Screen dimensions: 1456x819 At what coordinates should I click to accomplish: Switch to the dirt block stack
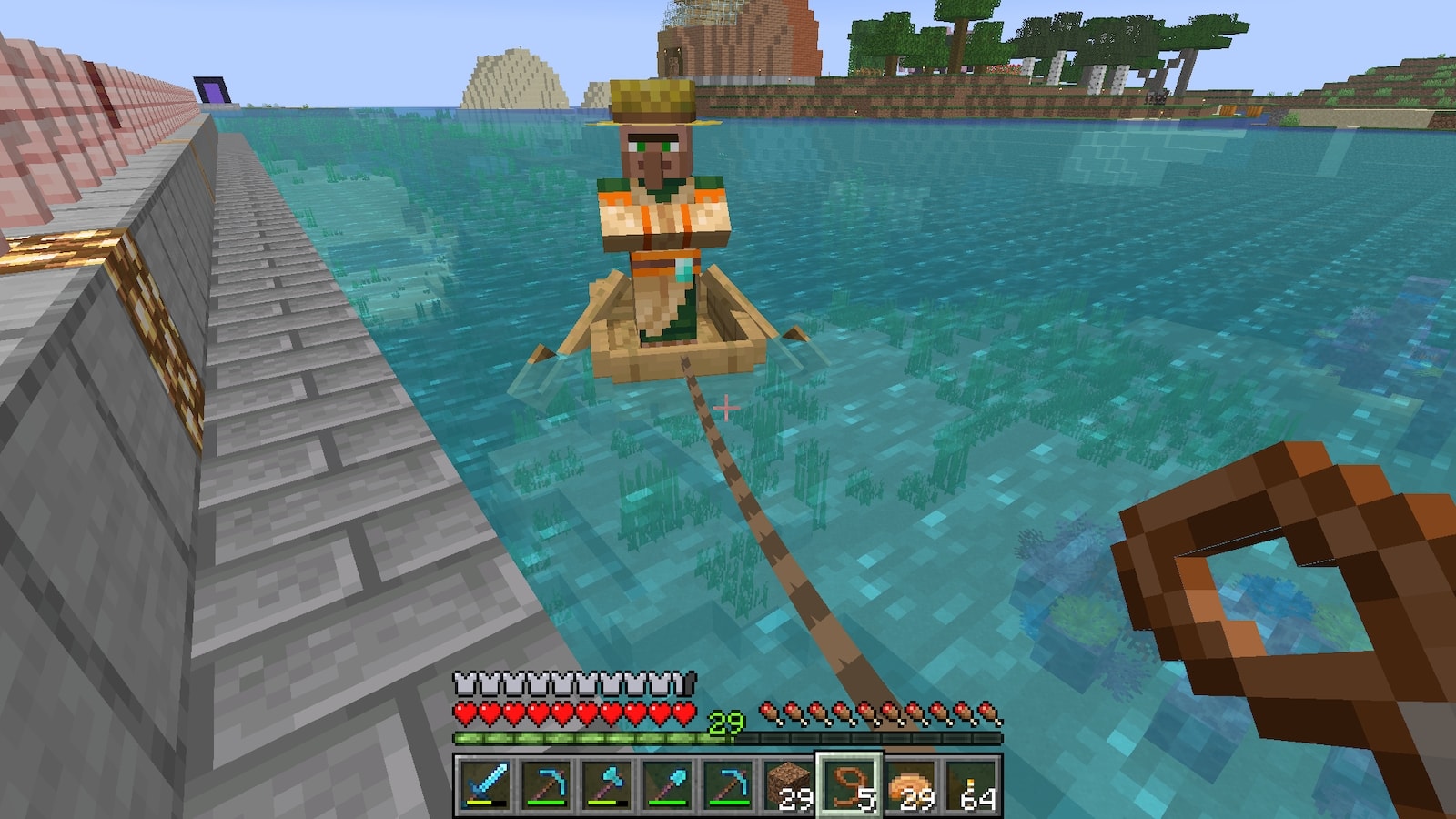pyautogui.click(x=788, y=784)
